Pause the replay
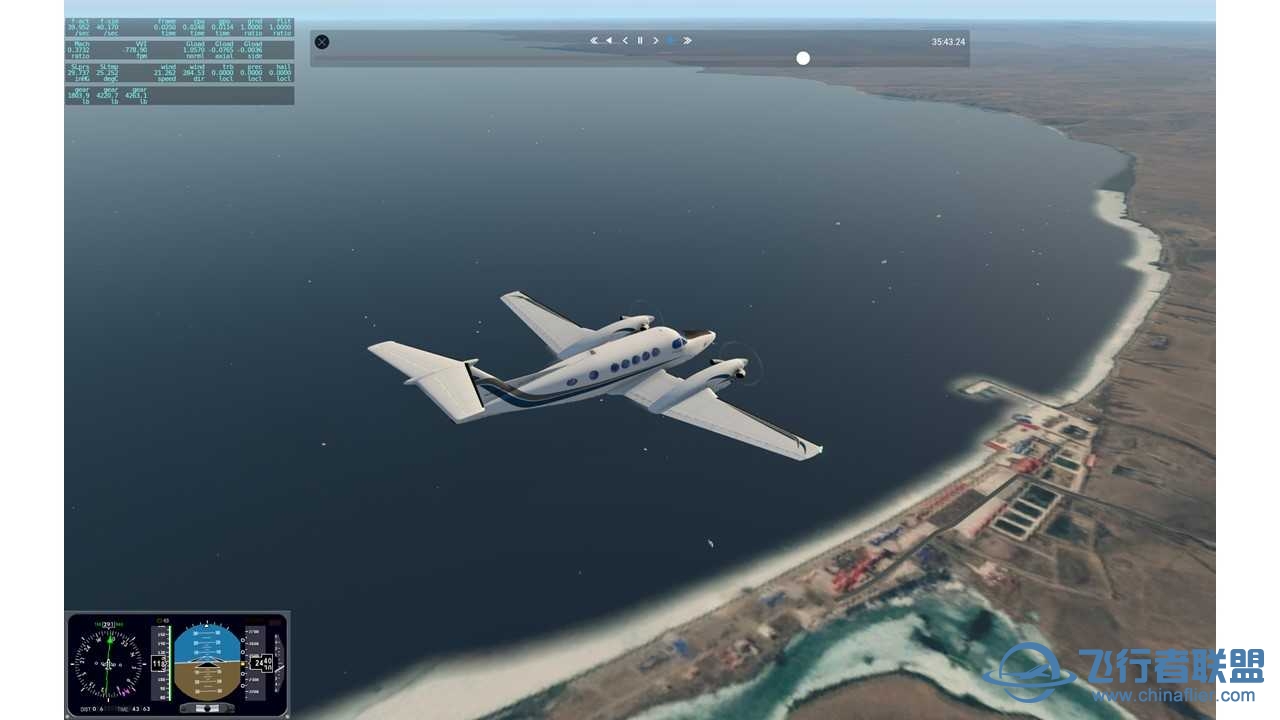Image resolution: width=1280 pixels, height=720 pixels. click(x=640, y=41)
